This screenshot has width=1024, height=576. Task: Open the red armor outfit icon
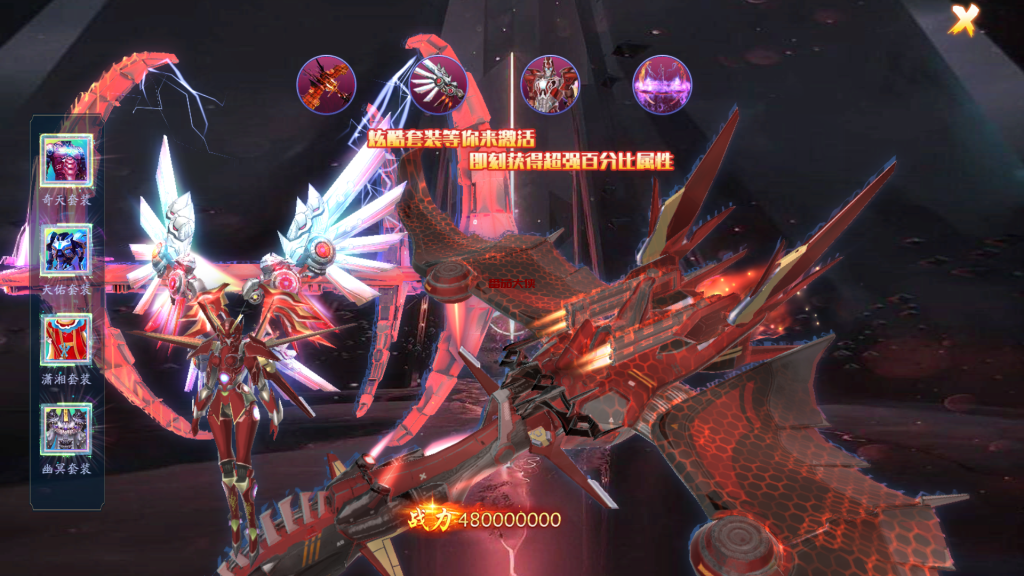click(x=550, y=85)
